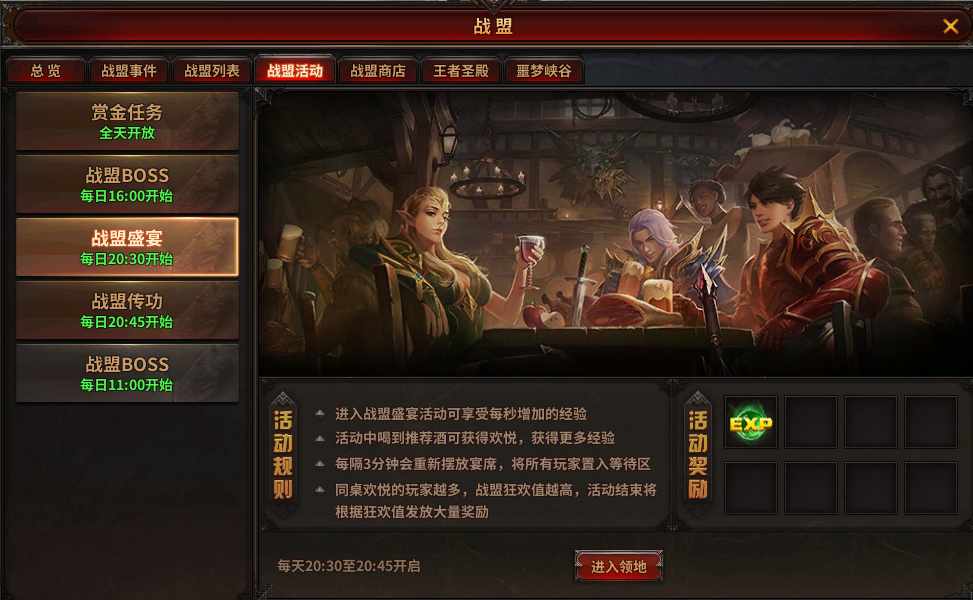
Task: Open the 战盟事件 tab
Action: coord(129,71)
